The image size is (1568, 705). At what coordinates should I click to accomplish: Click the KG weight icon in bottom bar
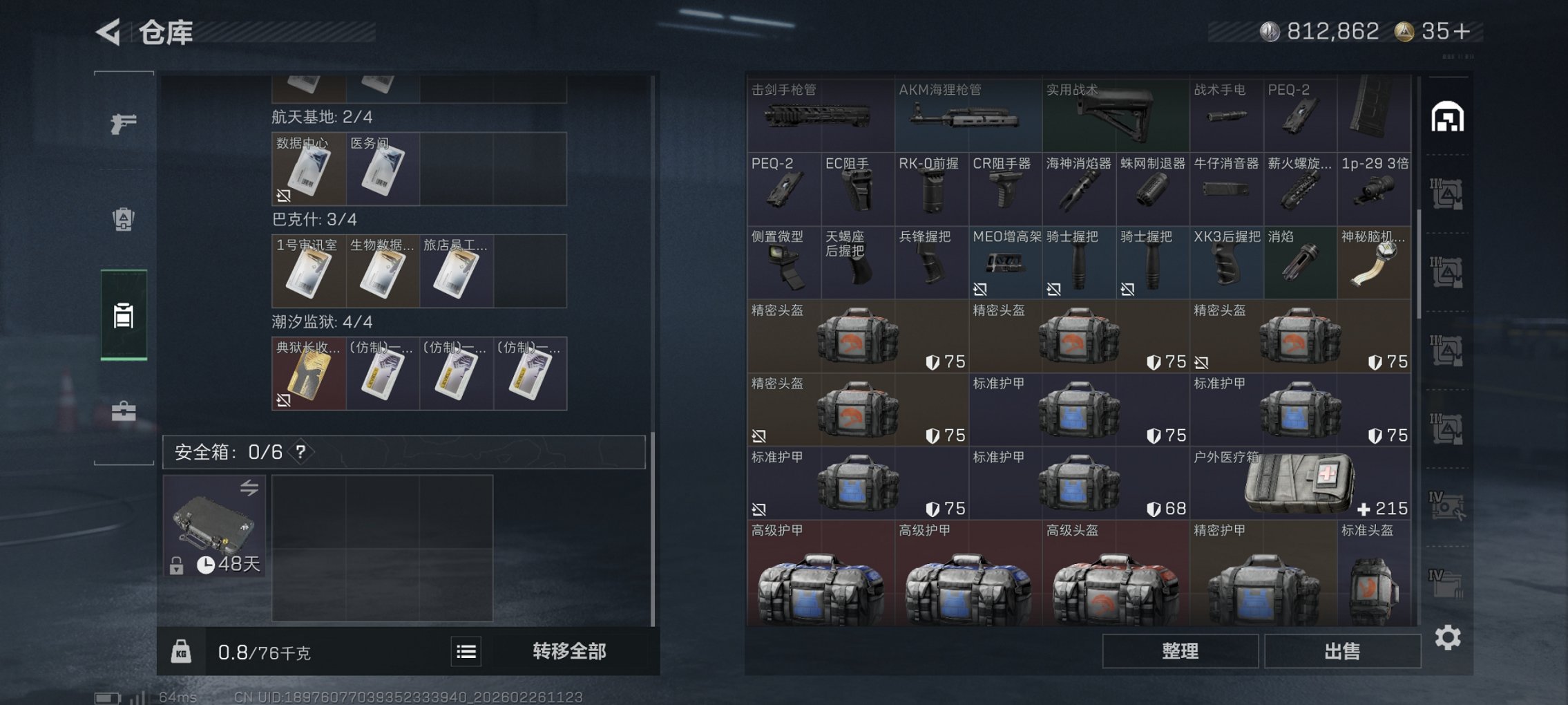[182, 652]
